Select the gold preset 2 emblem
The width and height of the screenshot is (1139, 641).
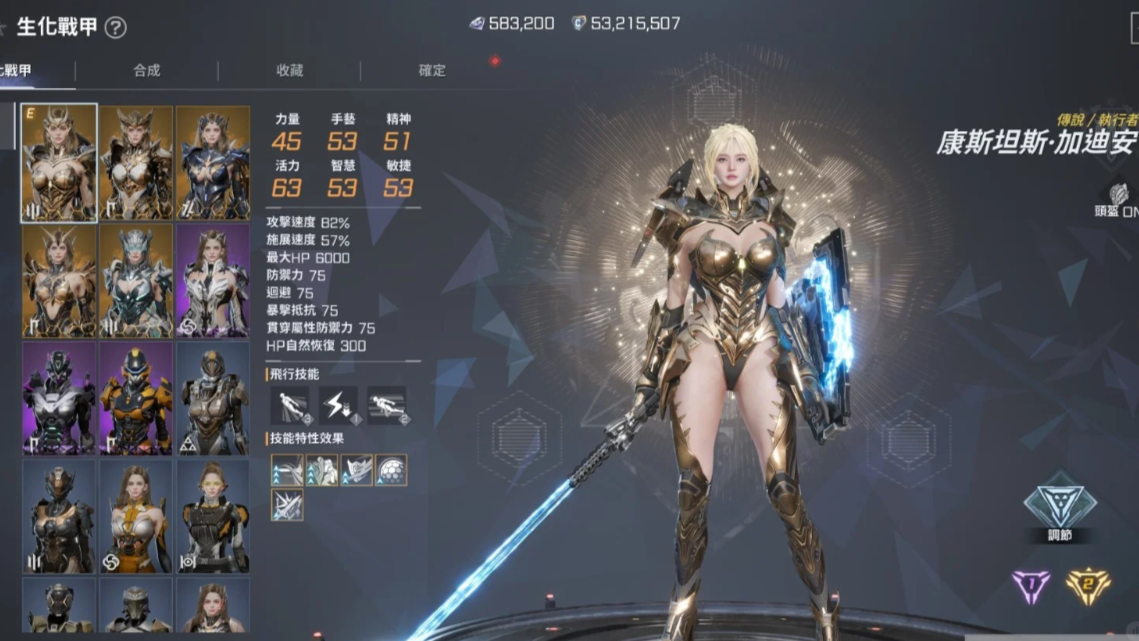[1088, 586]
